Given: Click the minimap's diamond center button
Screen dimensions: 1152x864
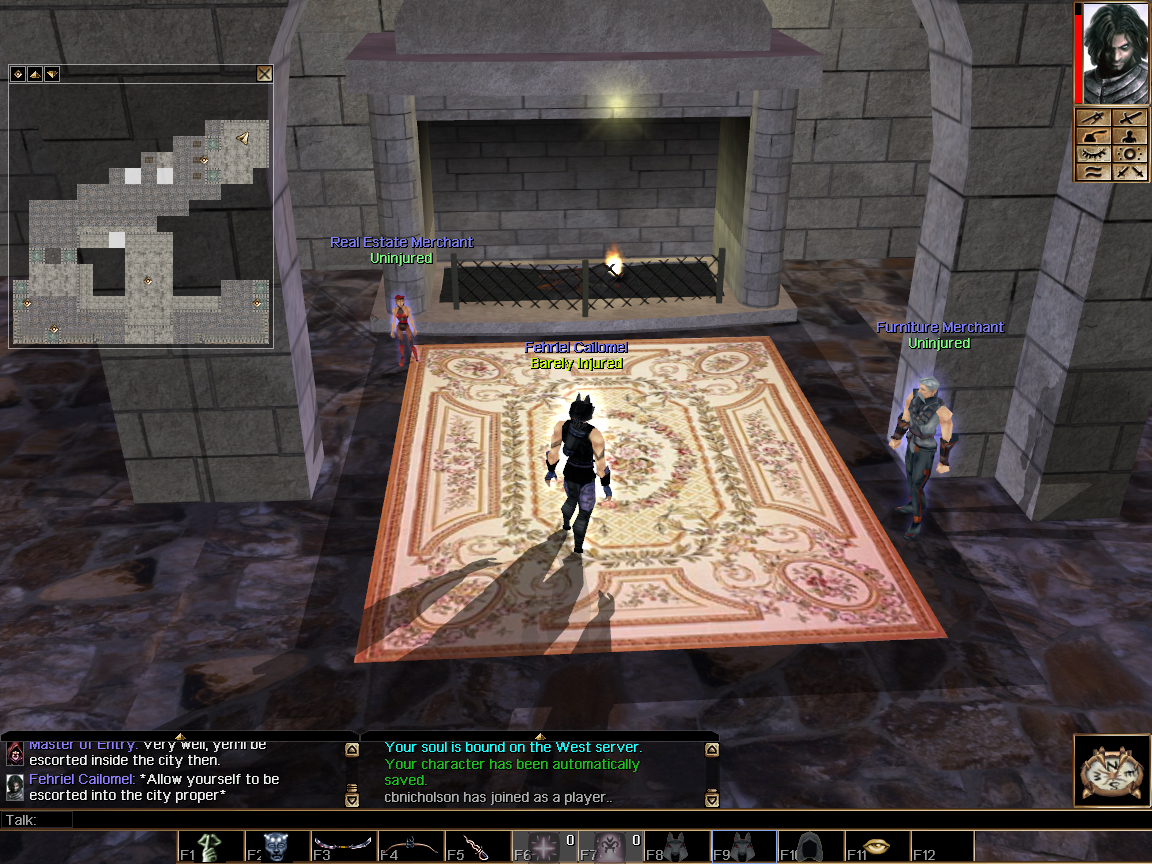Looking at the screenshot, I should click(x=17, y=73).
